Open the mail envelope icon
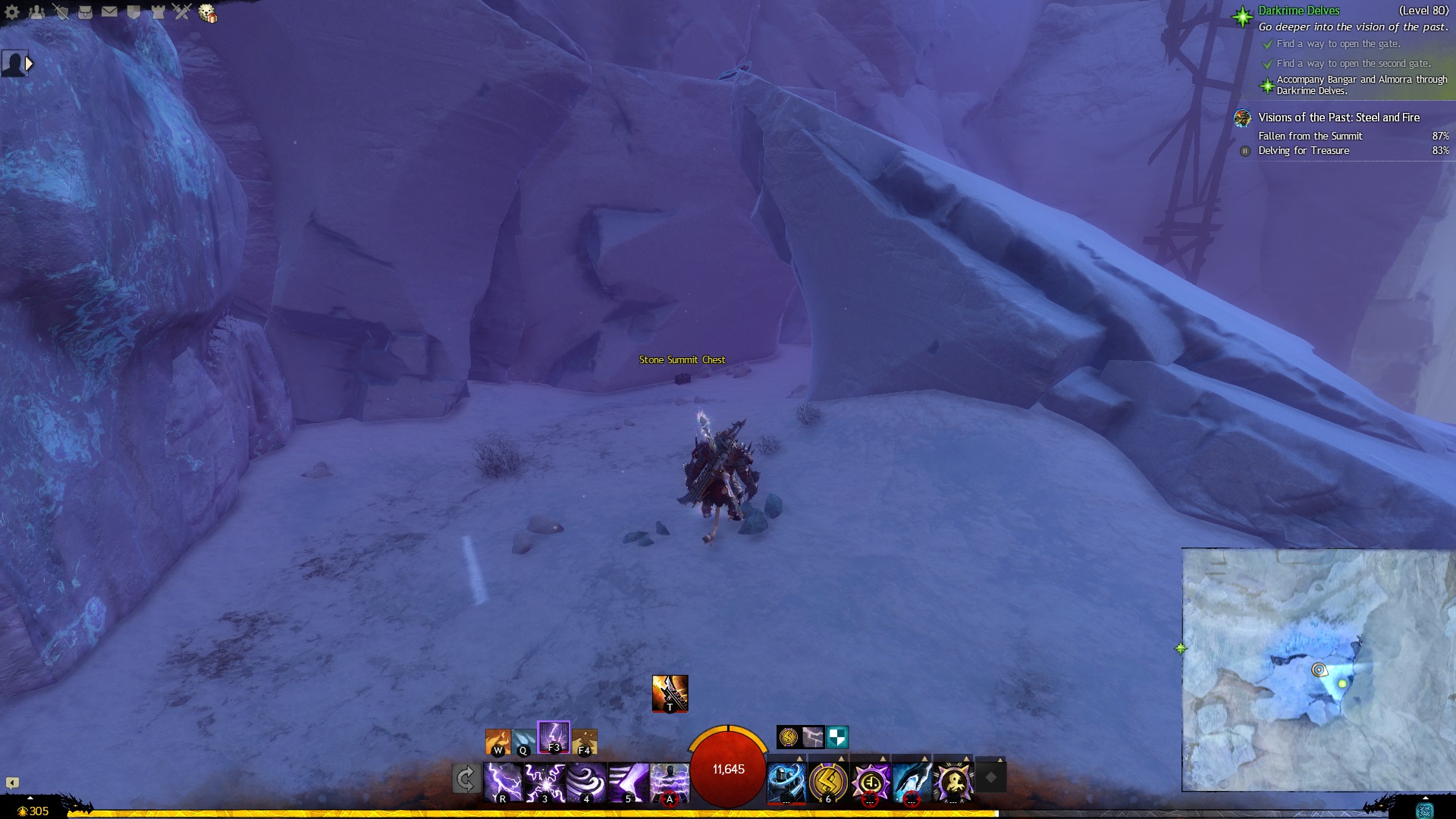1456x819 pixels. [109, 11]
